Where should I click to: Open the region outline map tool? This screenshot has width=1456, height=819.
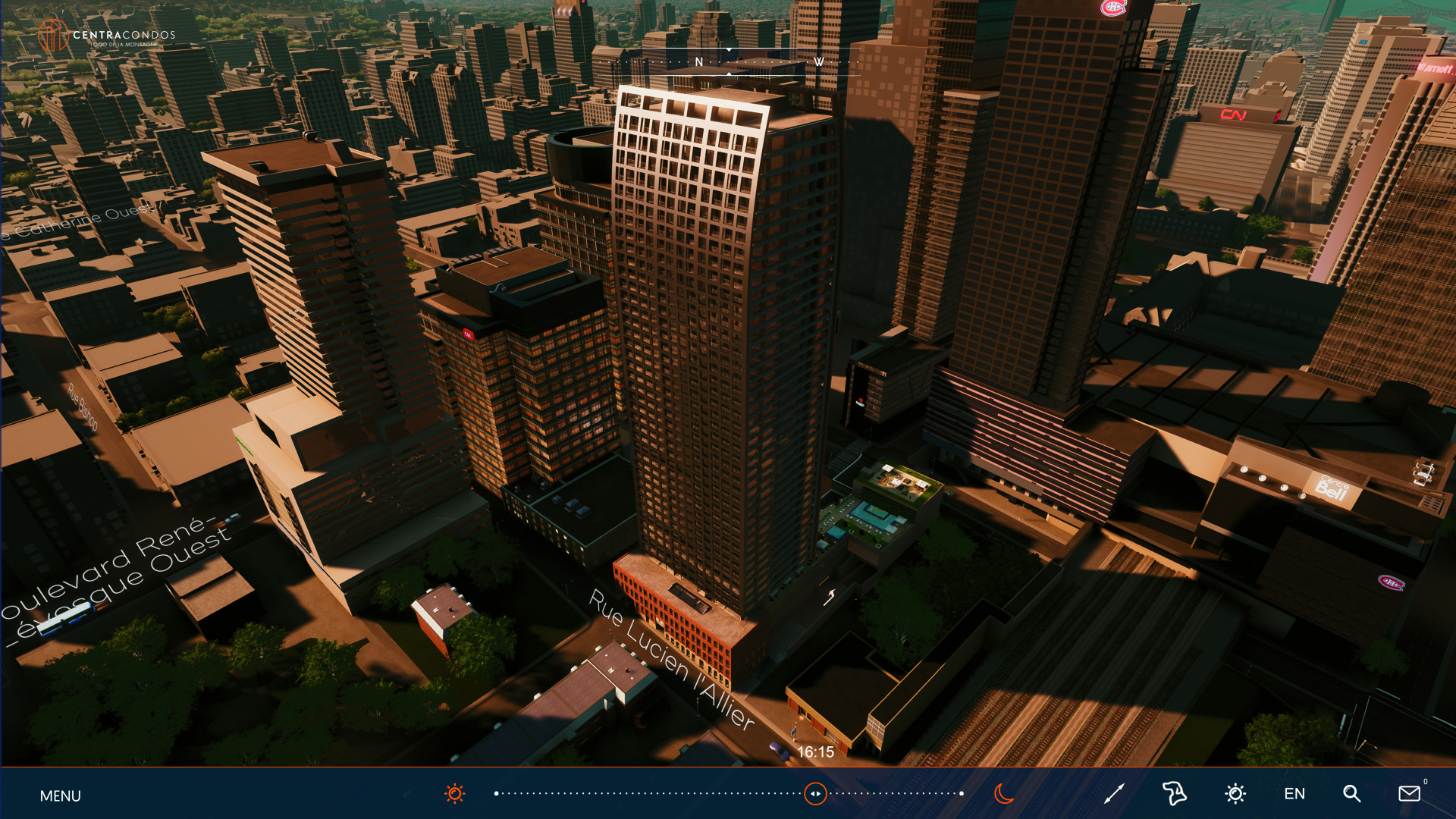[x=1174, y=794]
